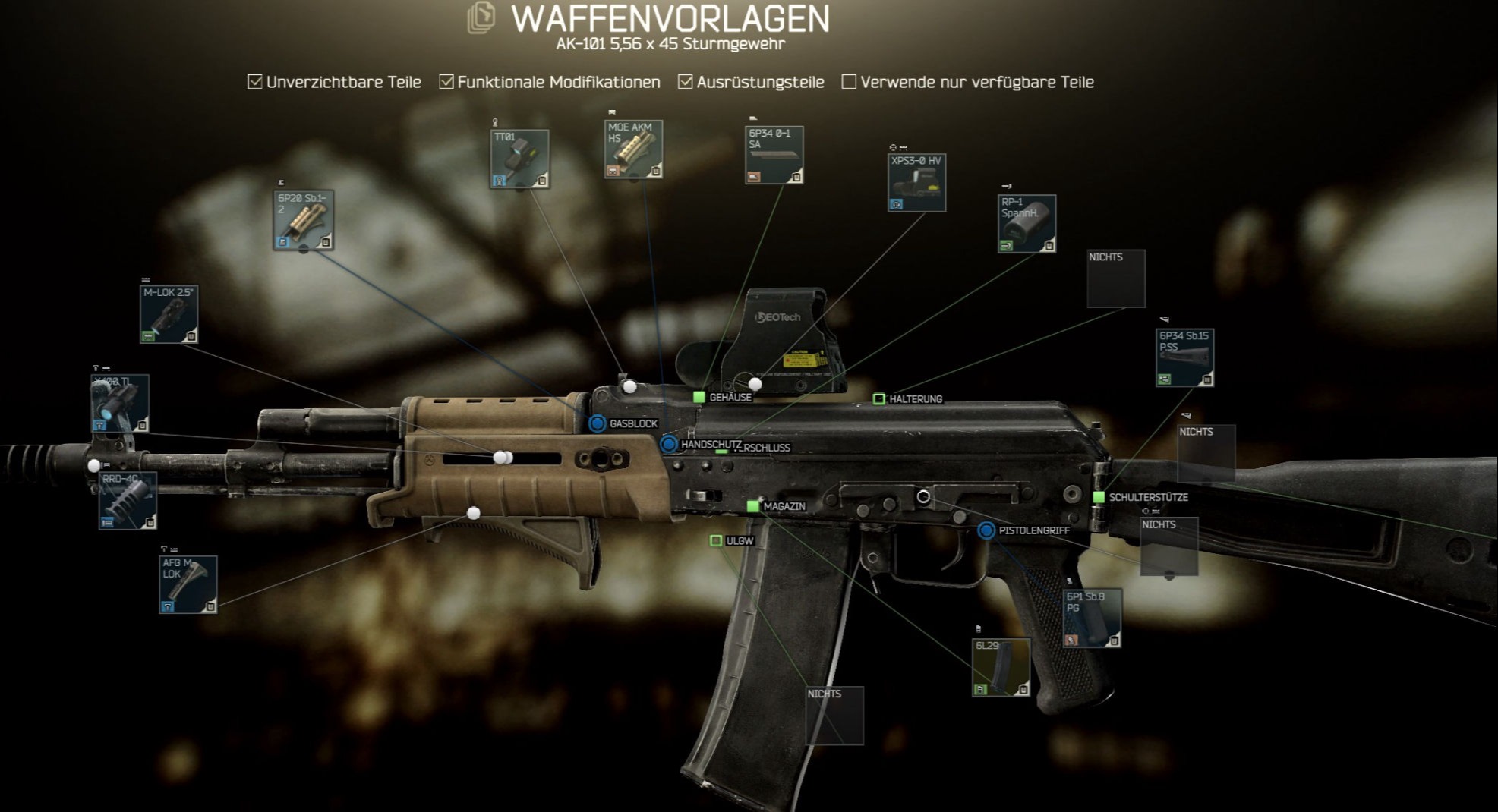Select the 6P20 Sb.1-2 gas tube slot
Screen dimensions: 1498x812
[x=303, y=220]
